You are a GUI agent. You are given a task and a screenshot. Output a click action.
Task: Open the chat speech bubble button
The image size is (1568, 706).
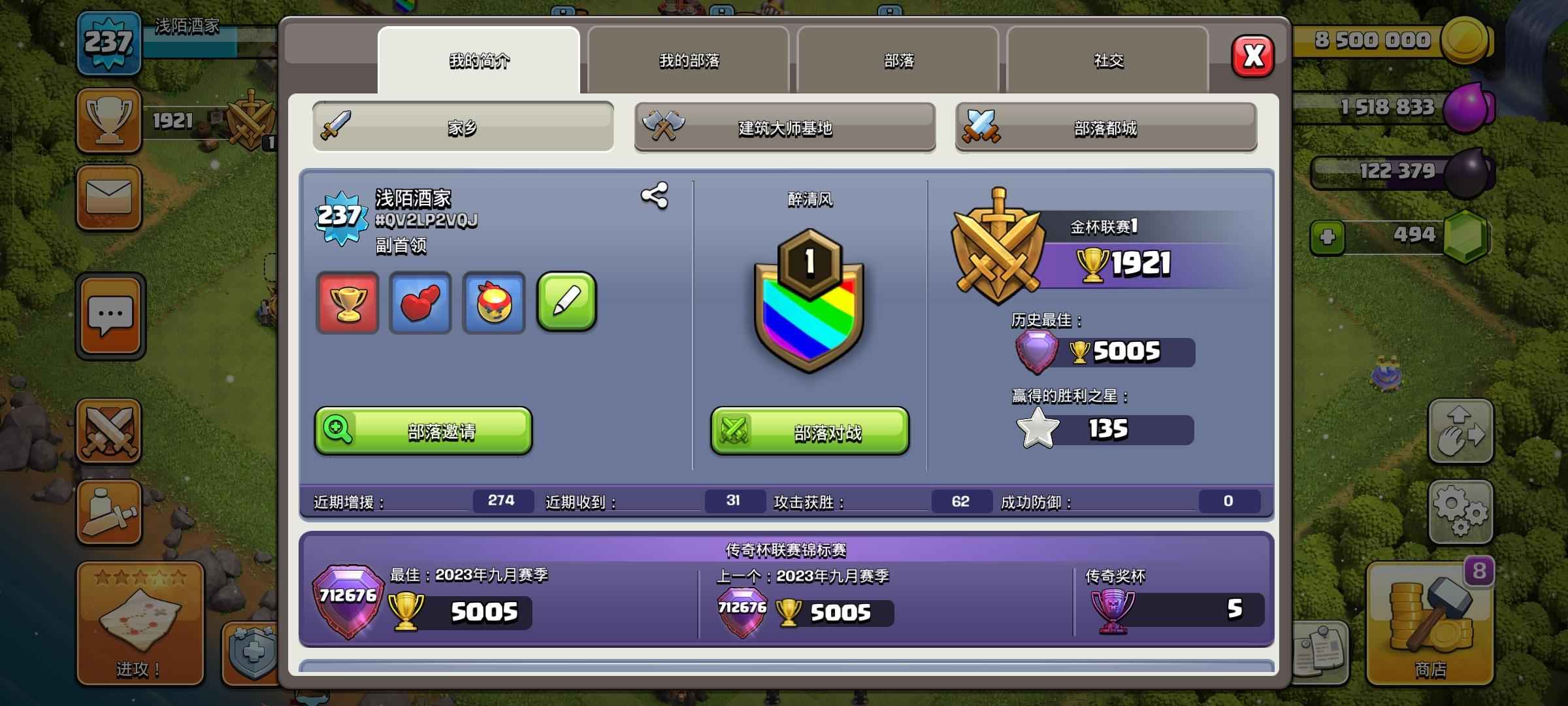point(110,316)
